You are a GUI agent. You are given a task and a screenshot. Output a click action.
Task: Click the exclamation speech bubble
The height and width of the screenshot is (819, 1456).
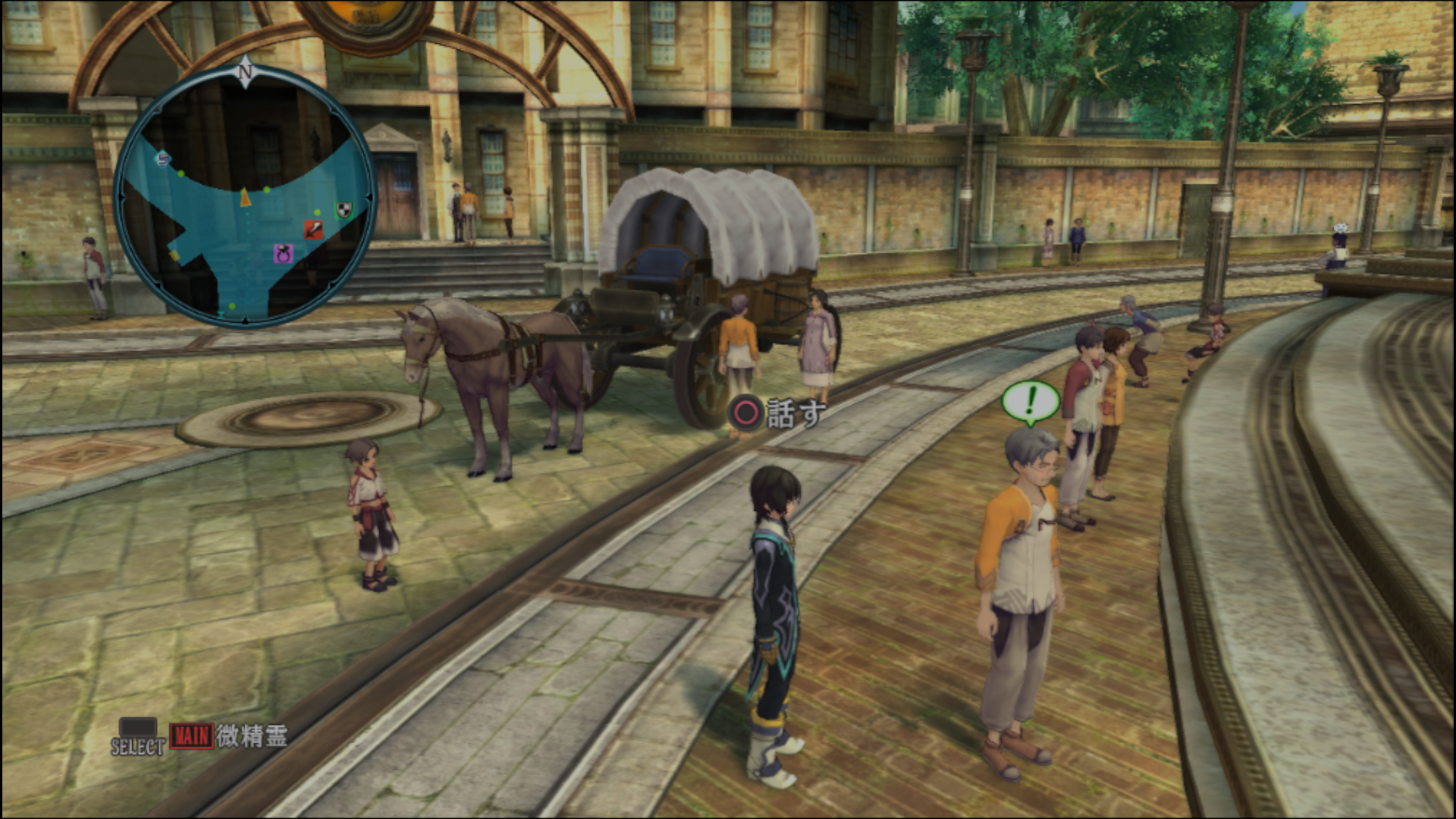click(1030, 401)
